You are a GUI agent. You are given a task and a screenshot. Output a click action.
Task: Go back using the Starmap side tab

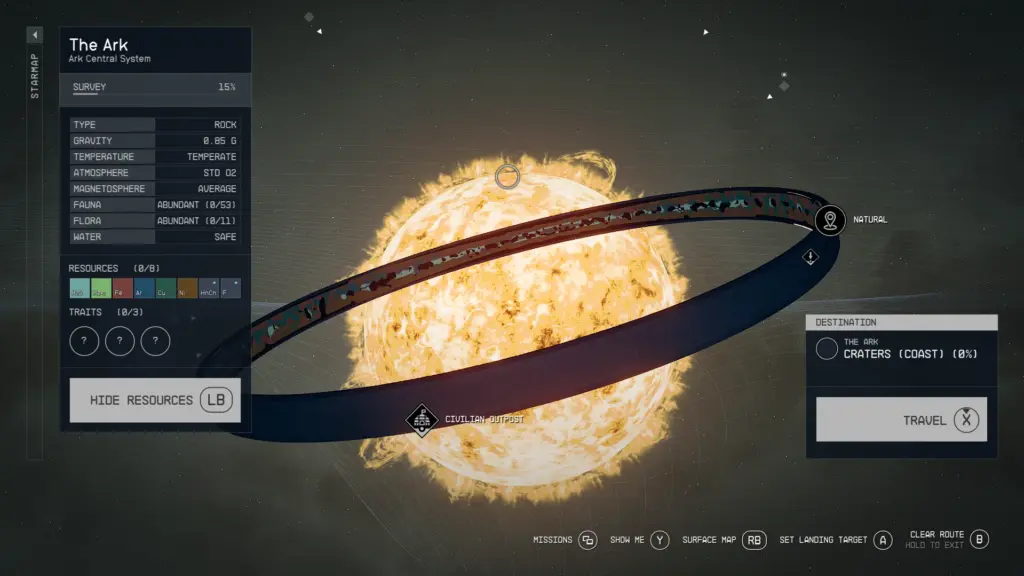click(34, 35)
